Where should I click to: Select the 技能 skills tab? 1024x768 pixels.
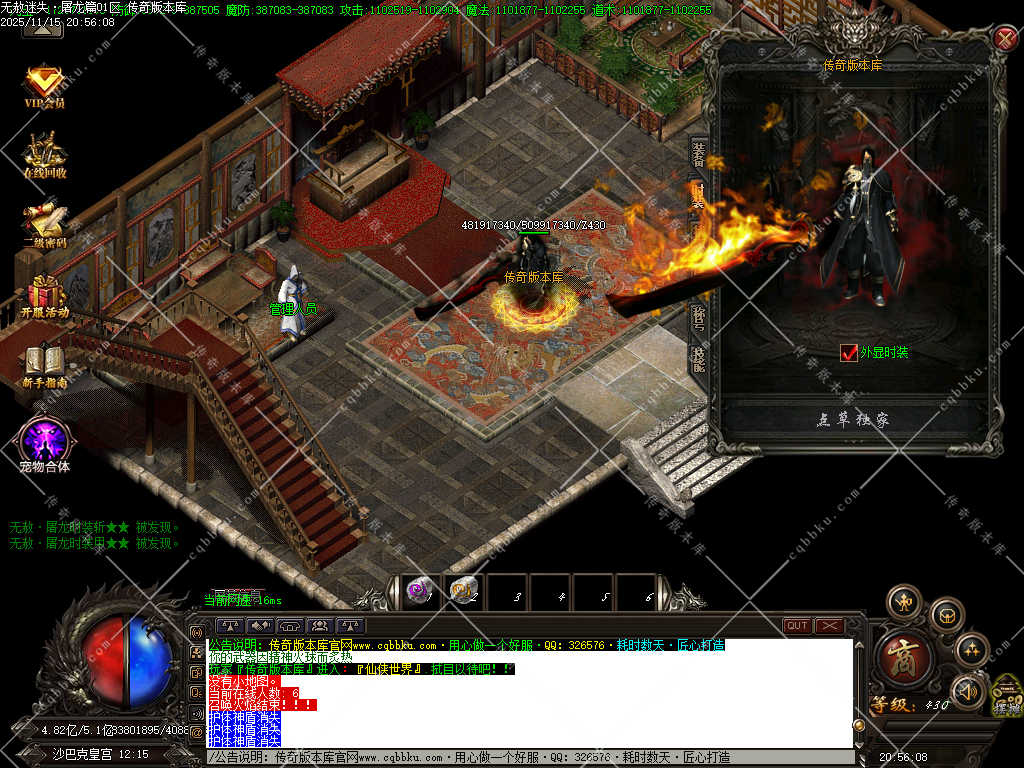pyautogui.click(x=699, y=357)
